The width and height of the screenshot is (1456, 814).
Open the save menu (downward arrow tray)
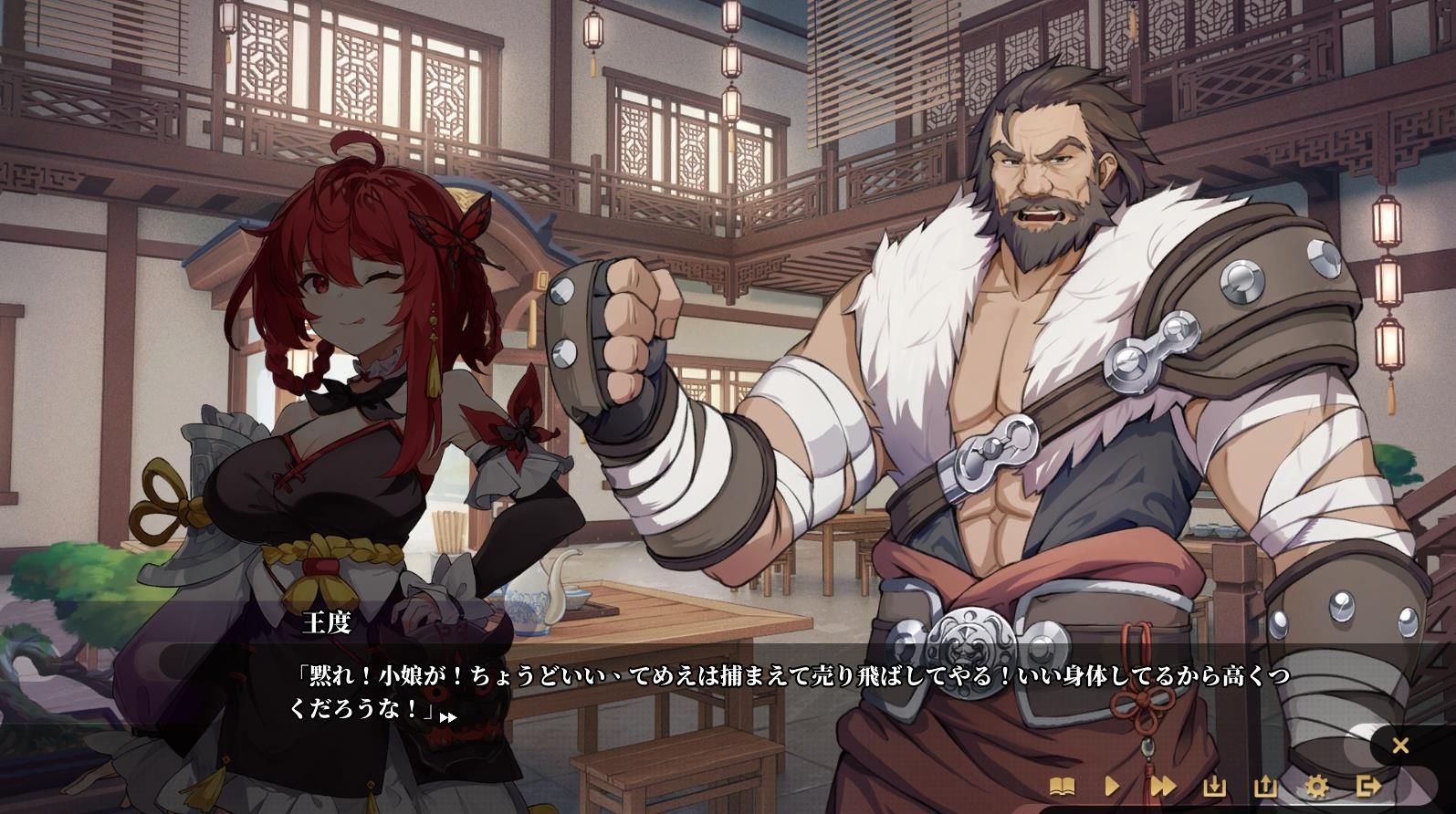(1214, 786)
